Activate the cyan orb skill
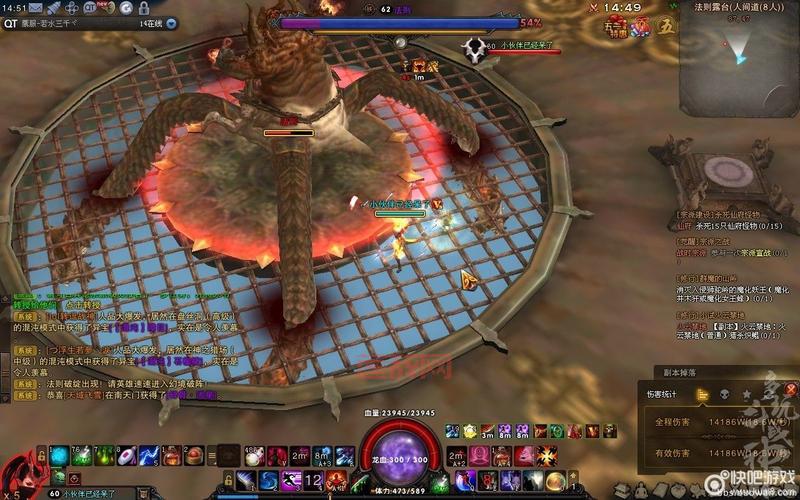The image size is (800, 500). [x=59, y=456]
